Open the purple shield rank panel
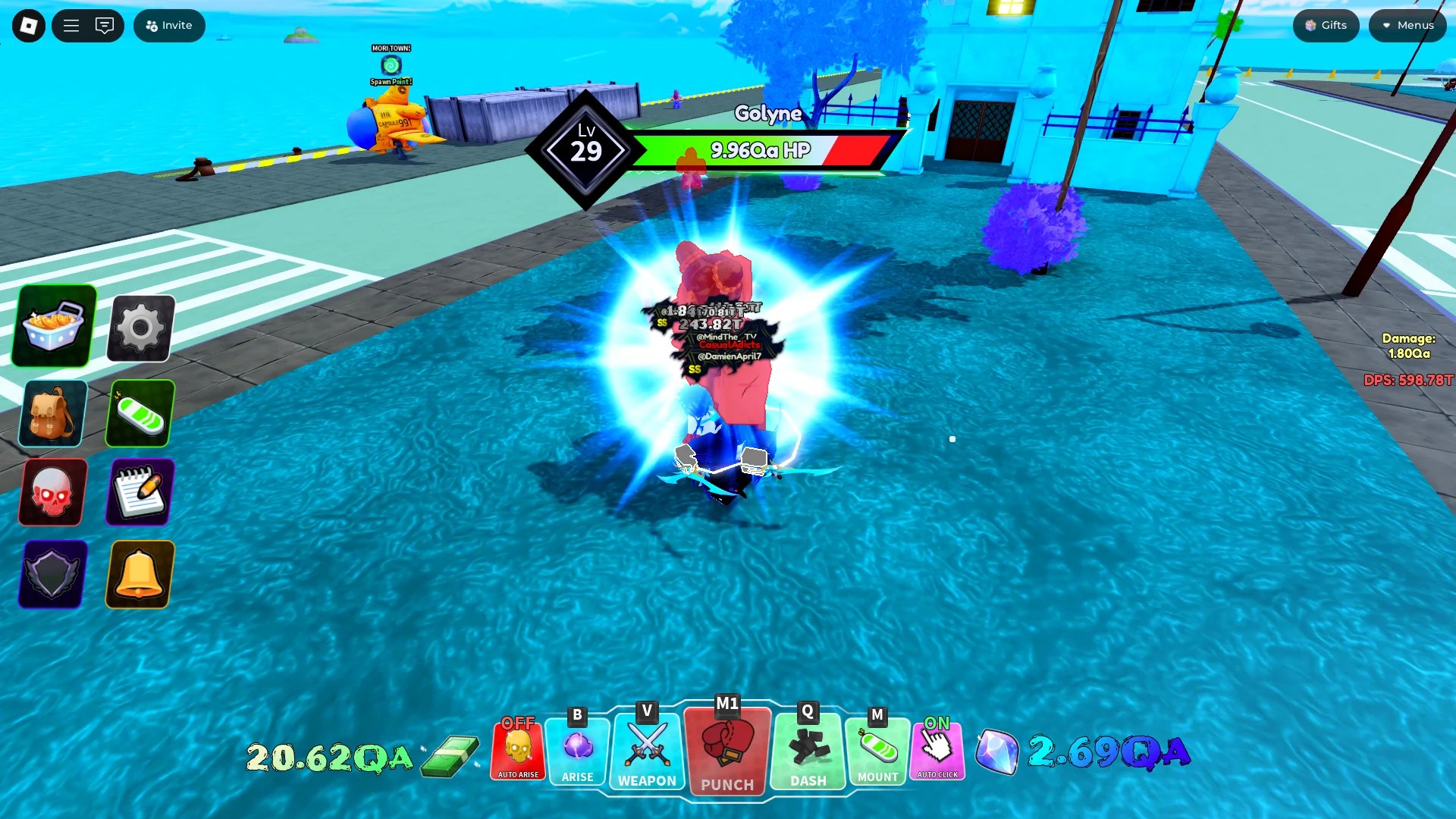The width and height of the screenshot is (1456, 819). (x=52, y=574)
